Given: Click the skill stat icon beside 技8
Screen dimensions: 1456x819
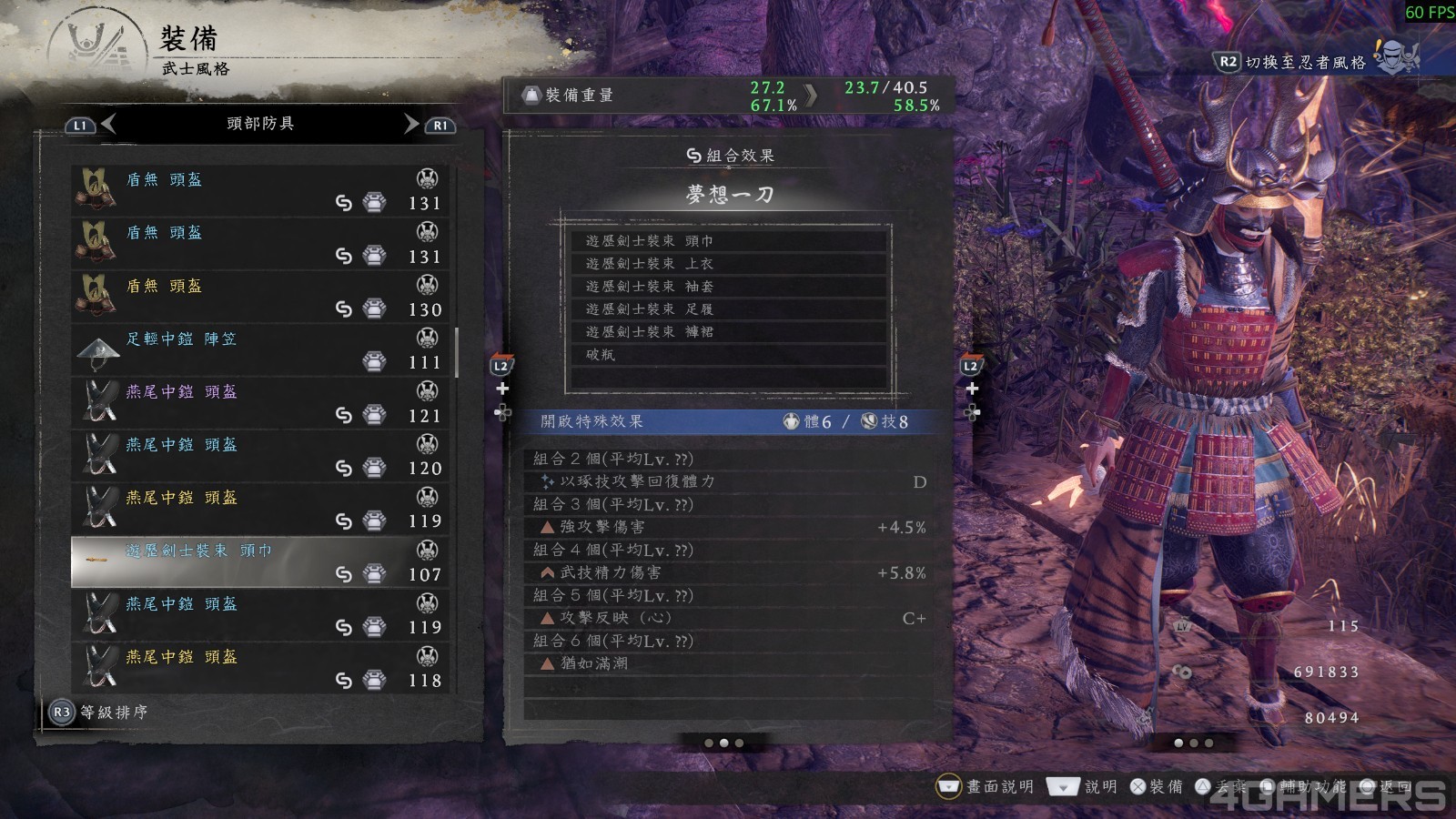Looking at the screenshot, I should click(869, 421).
